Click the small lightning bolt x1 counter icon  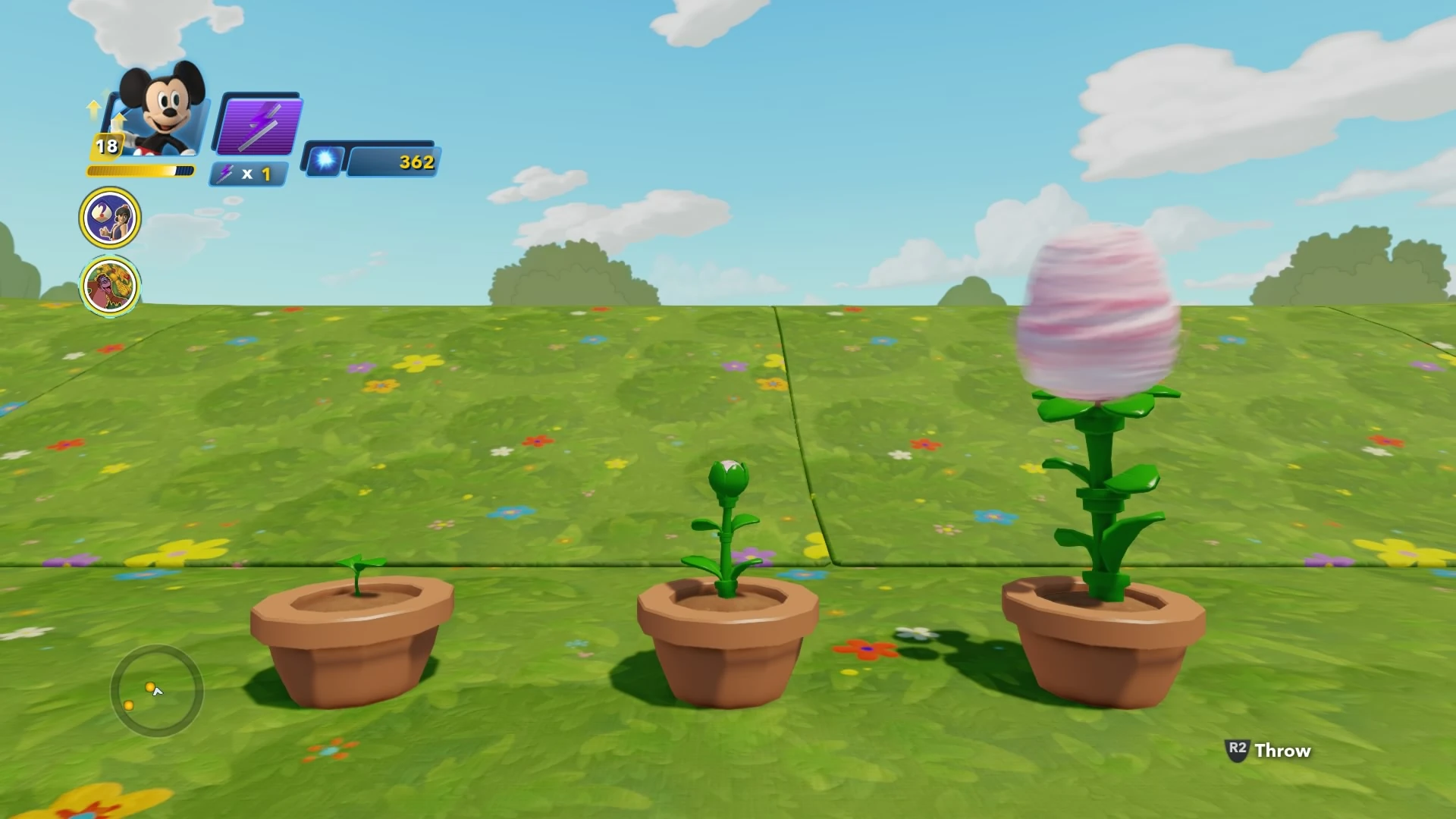pos(225,173)
